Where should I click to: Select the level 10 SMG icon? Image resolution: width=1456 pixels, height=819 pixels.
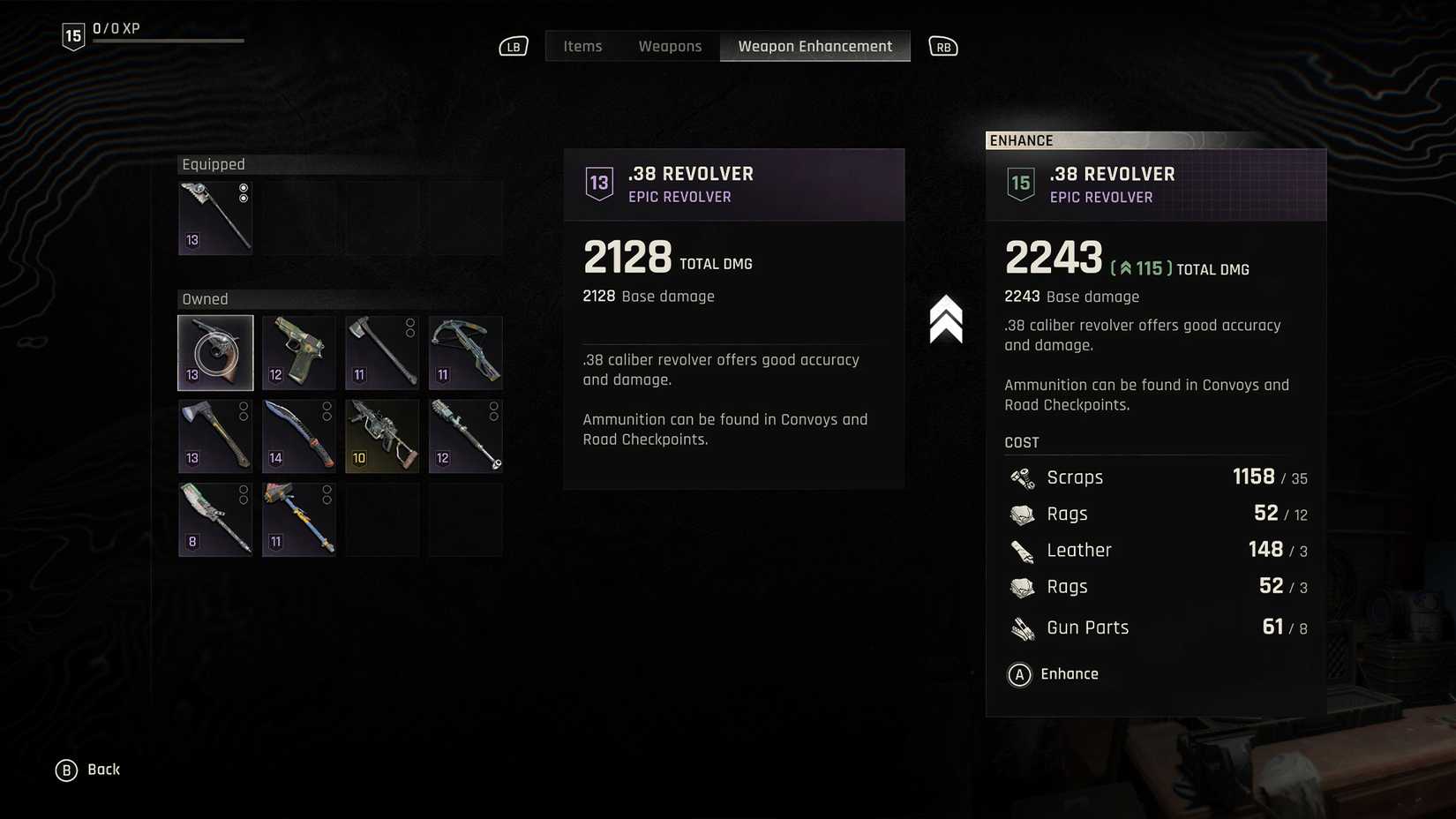[381, 435]
